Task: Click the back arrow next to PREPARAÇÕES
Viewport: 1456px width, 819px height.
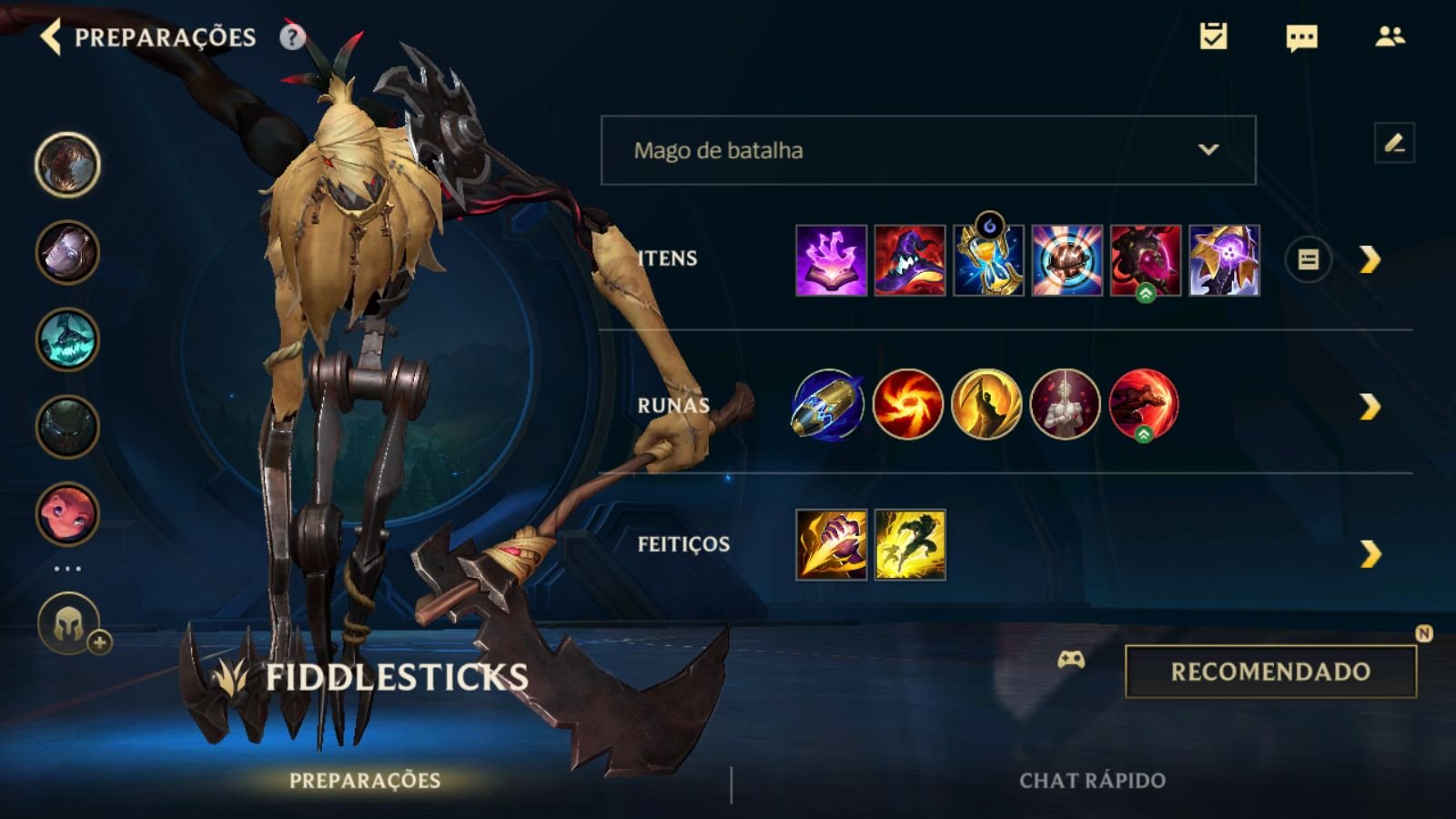Action: pos(51,38)
